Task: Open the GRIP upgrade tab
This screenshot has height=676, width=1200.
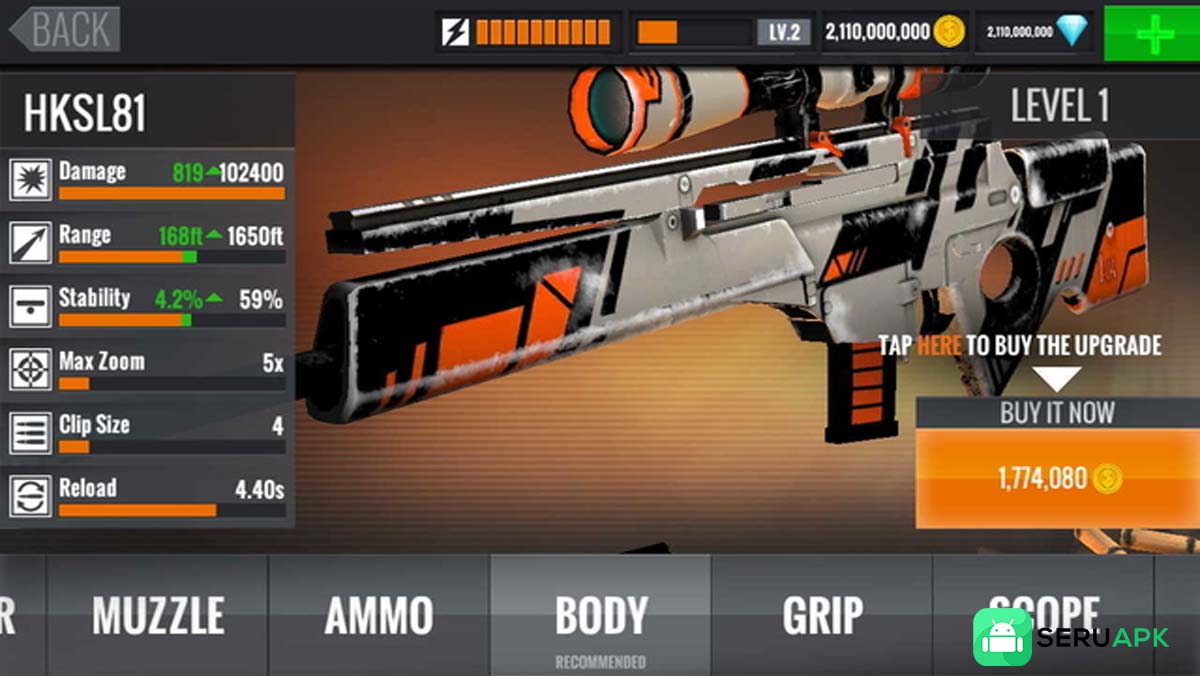Action: pyautogui.click(x=822, y=616)
